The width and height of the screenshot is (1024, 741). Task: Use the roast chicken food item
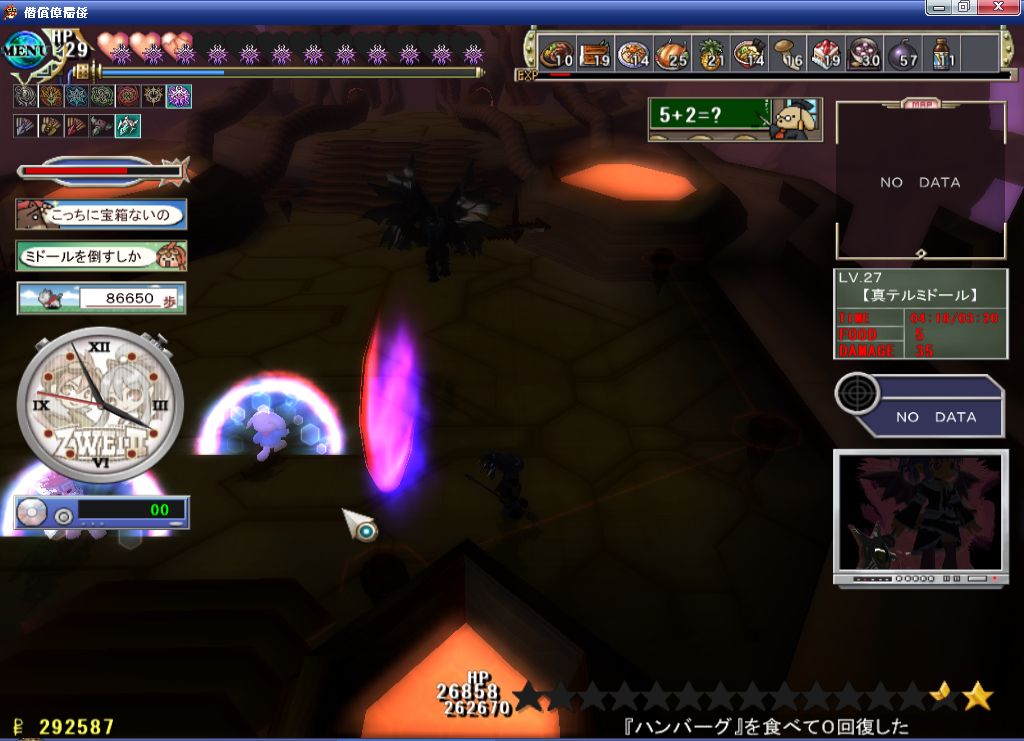click(672, 54)
